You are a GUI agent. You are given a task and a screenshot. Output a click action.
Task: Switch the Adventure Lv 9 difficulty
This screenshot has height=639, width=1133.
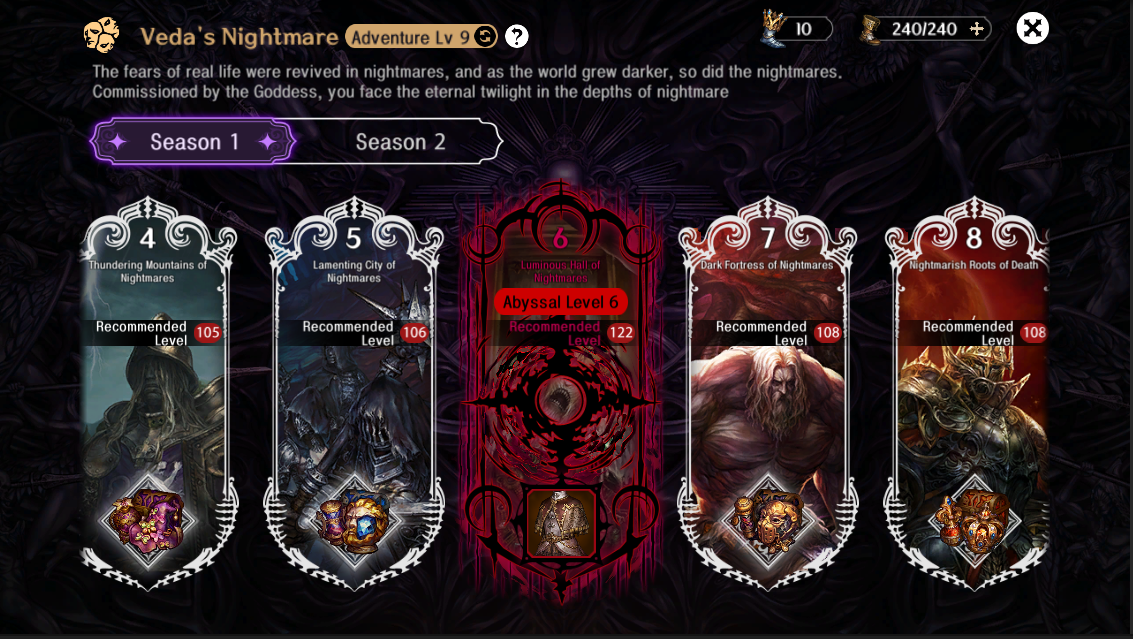pos(484,37)
